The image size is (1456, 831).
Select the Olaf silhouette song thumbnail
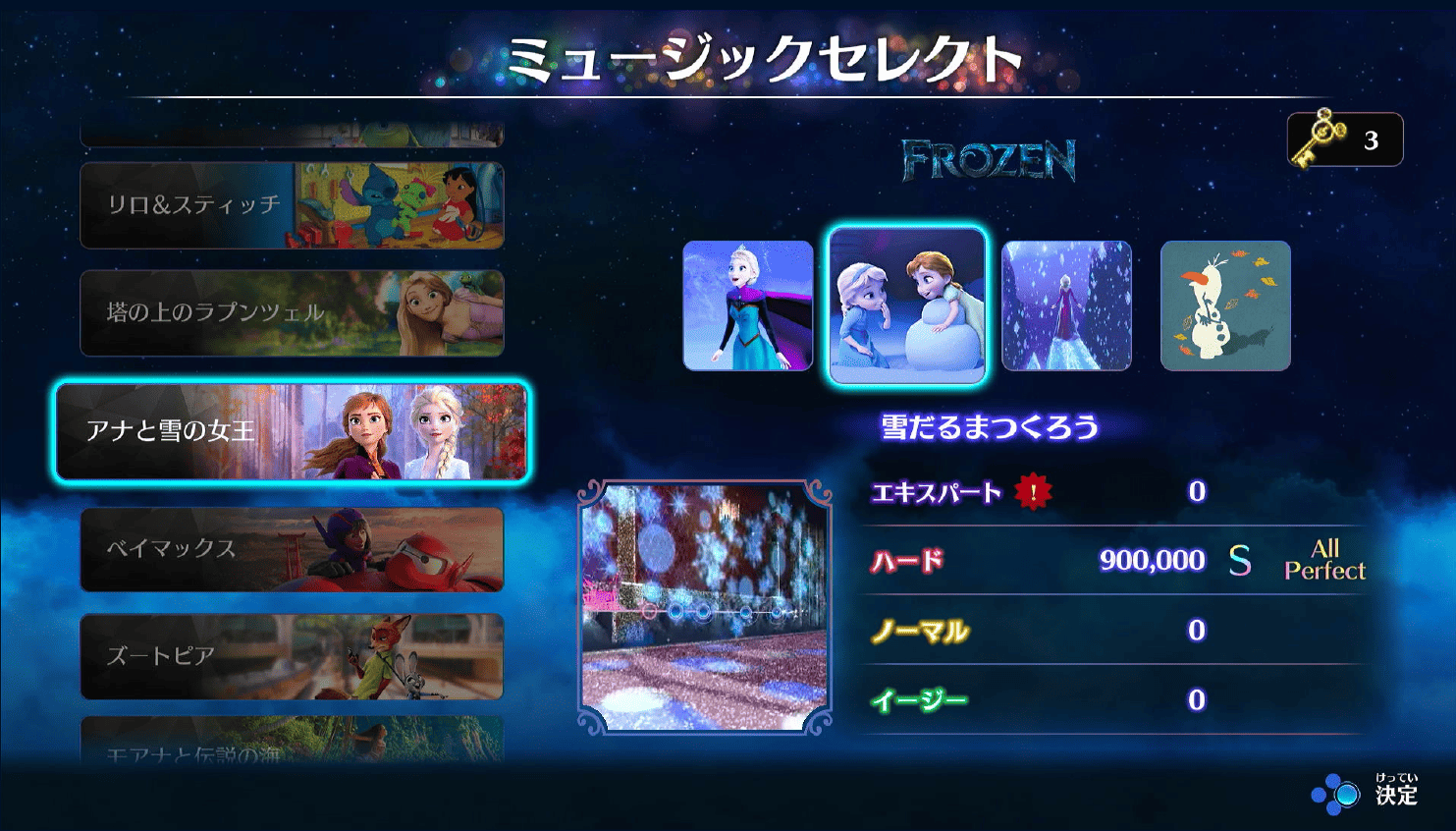point(1225,305)
